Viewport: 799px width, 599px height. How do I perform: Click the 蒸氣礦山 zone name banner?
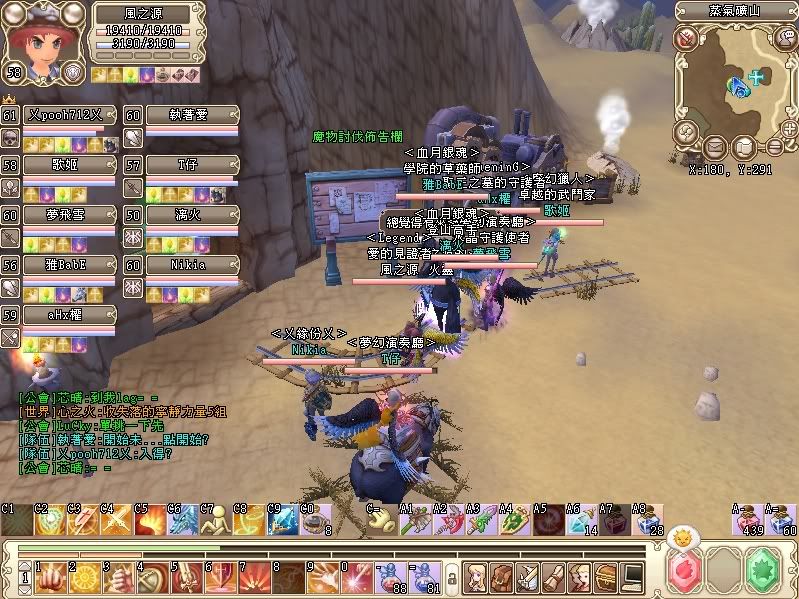coord(735,11)
